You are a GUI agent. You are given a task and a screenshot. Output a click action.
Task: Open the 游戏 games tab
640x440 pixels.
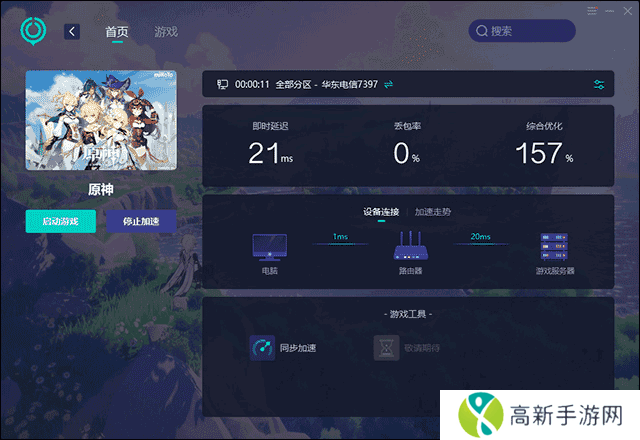pos(166,31)
